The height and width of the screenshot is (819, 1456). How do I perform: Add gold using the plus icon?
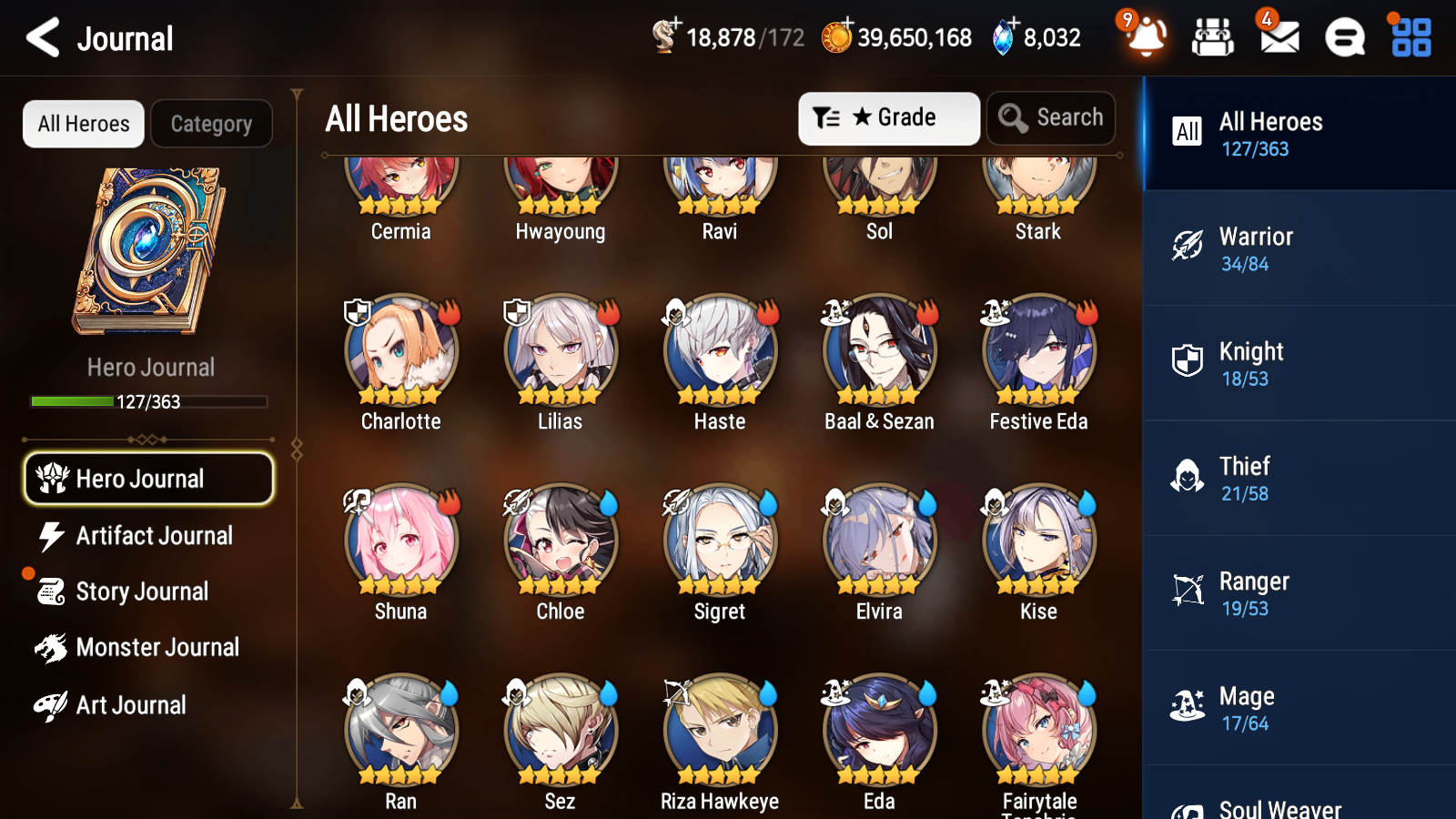pos(844,23)
